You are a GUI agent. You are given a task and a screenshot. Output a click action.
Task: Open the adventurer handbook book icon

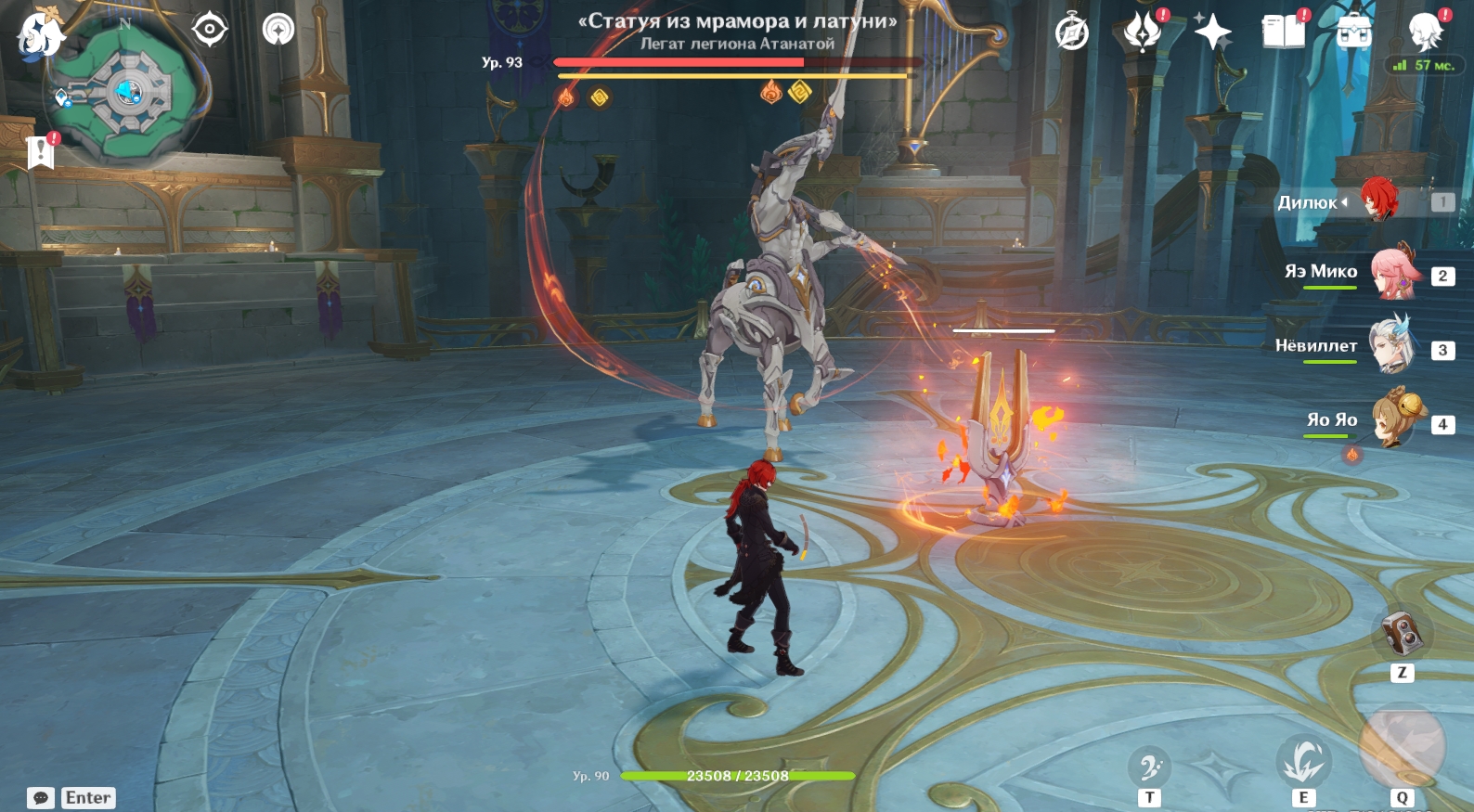[1284, 32]
